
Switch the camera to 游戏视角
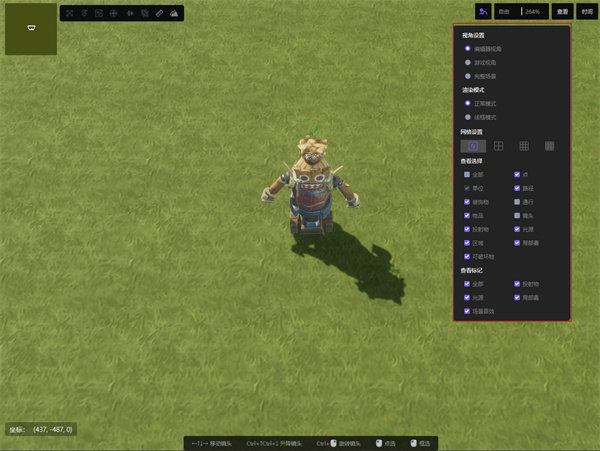(468, 62)
